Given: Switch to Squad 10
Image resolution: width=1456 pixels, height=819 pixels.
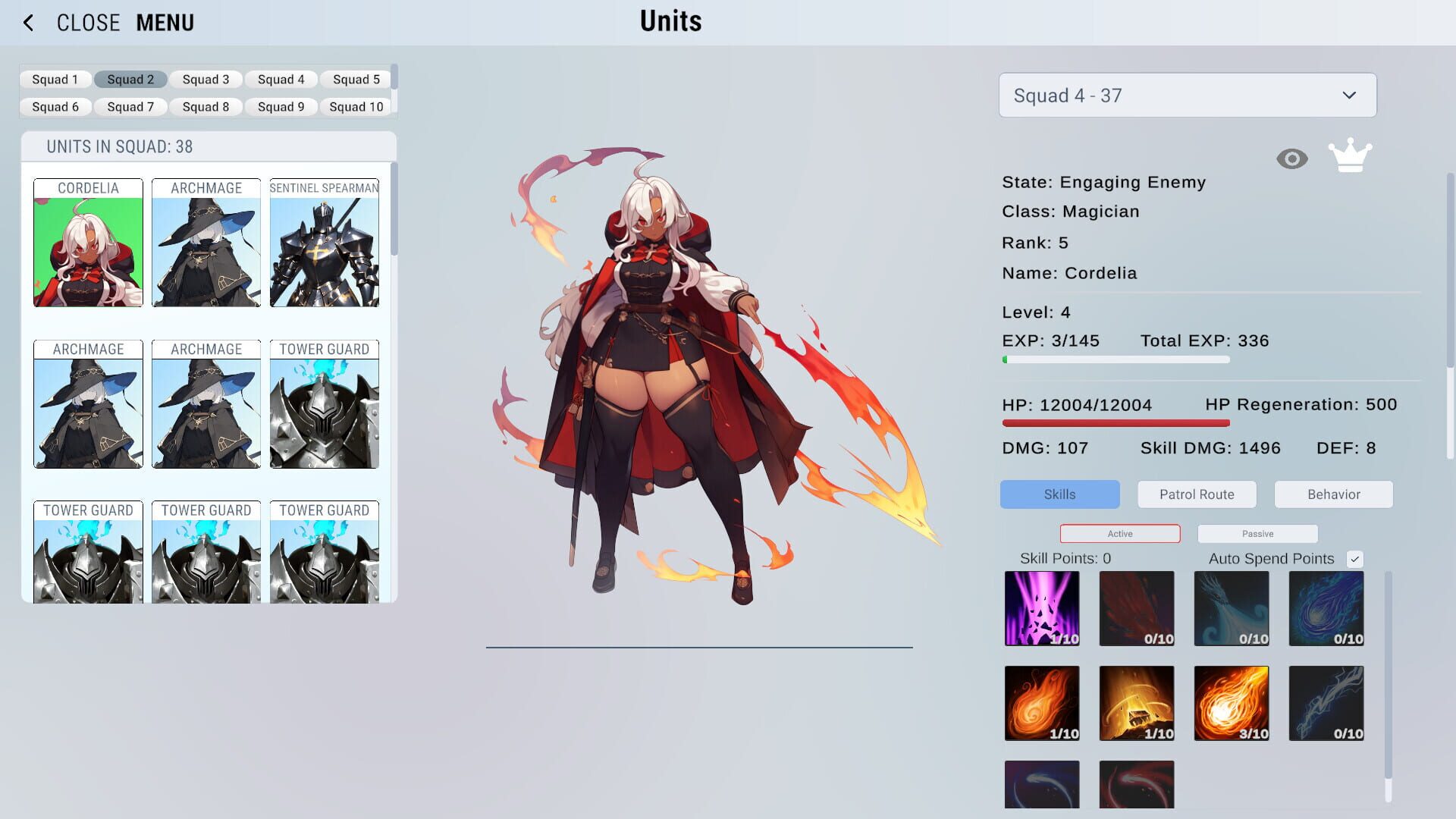Looking at the screenshot, I should tap(356, 106).
